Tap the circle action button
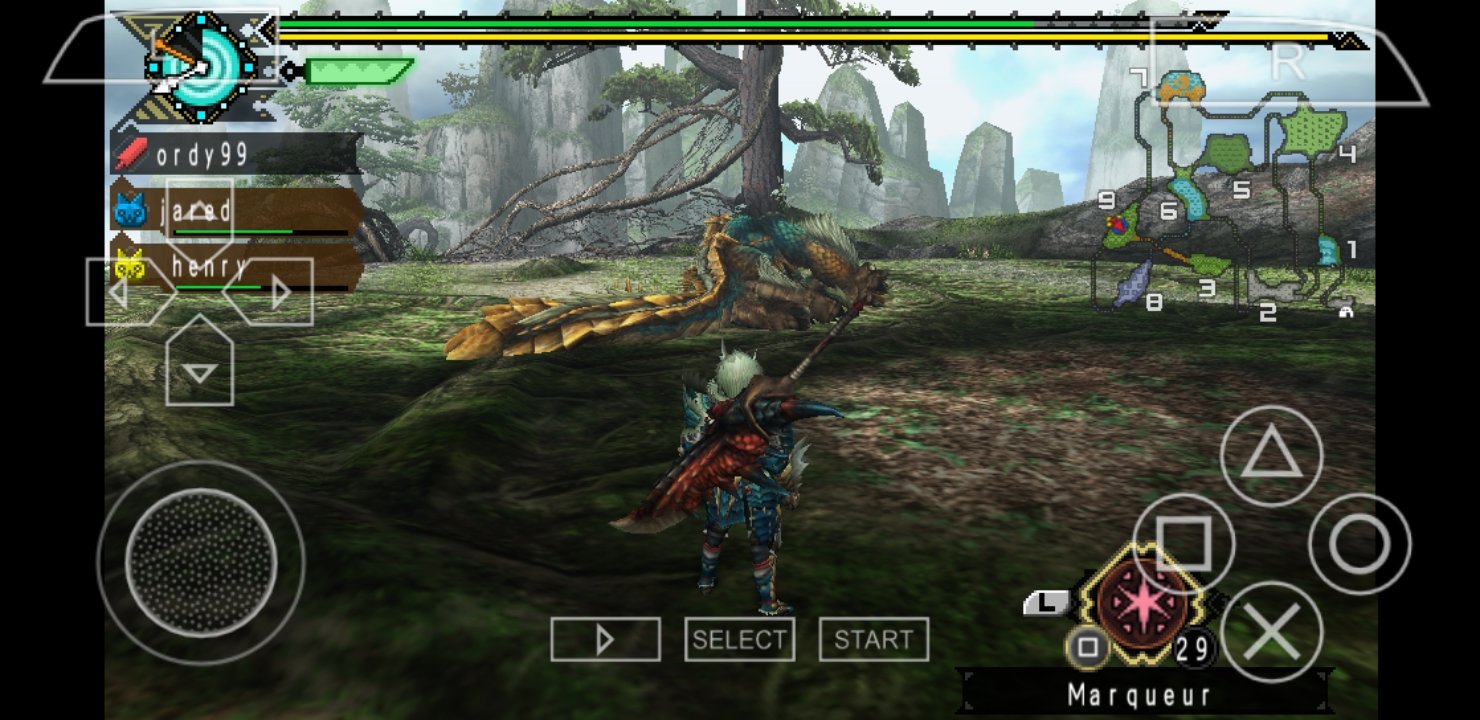1480x720 pixels. coord(1359,544)
